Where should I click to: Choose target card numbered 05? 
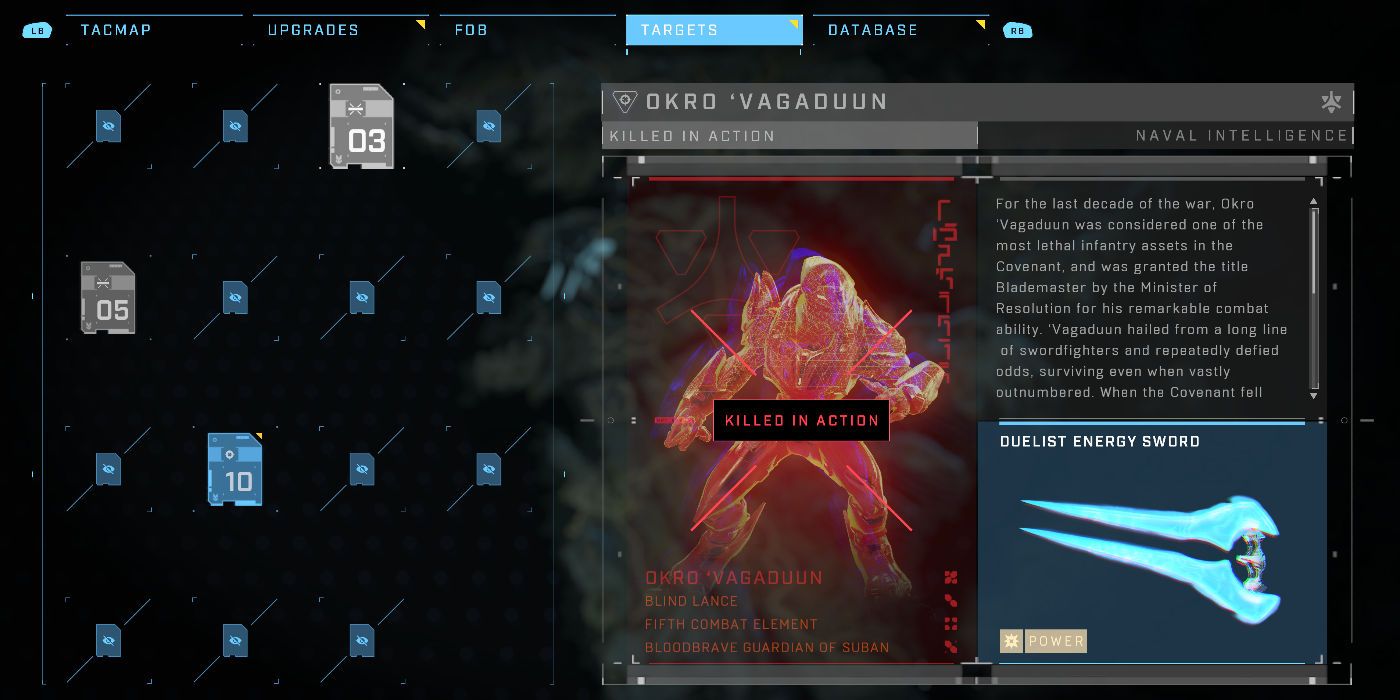click(x=108, y=298)
